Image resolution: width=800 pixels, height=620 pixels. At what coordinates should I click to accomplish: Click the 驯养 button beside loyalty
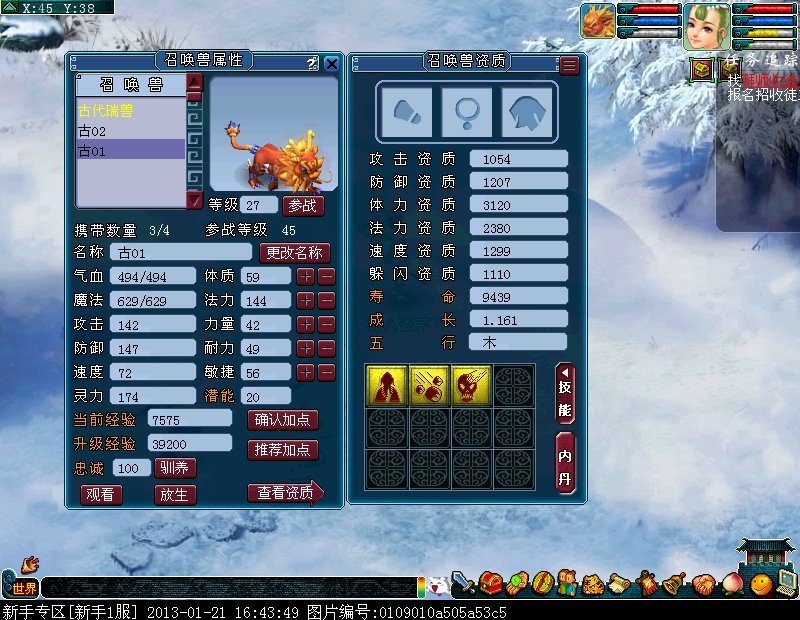pos(176,468)
